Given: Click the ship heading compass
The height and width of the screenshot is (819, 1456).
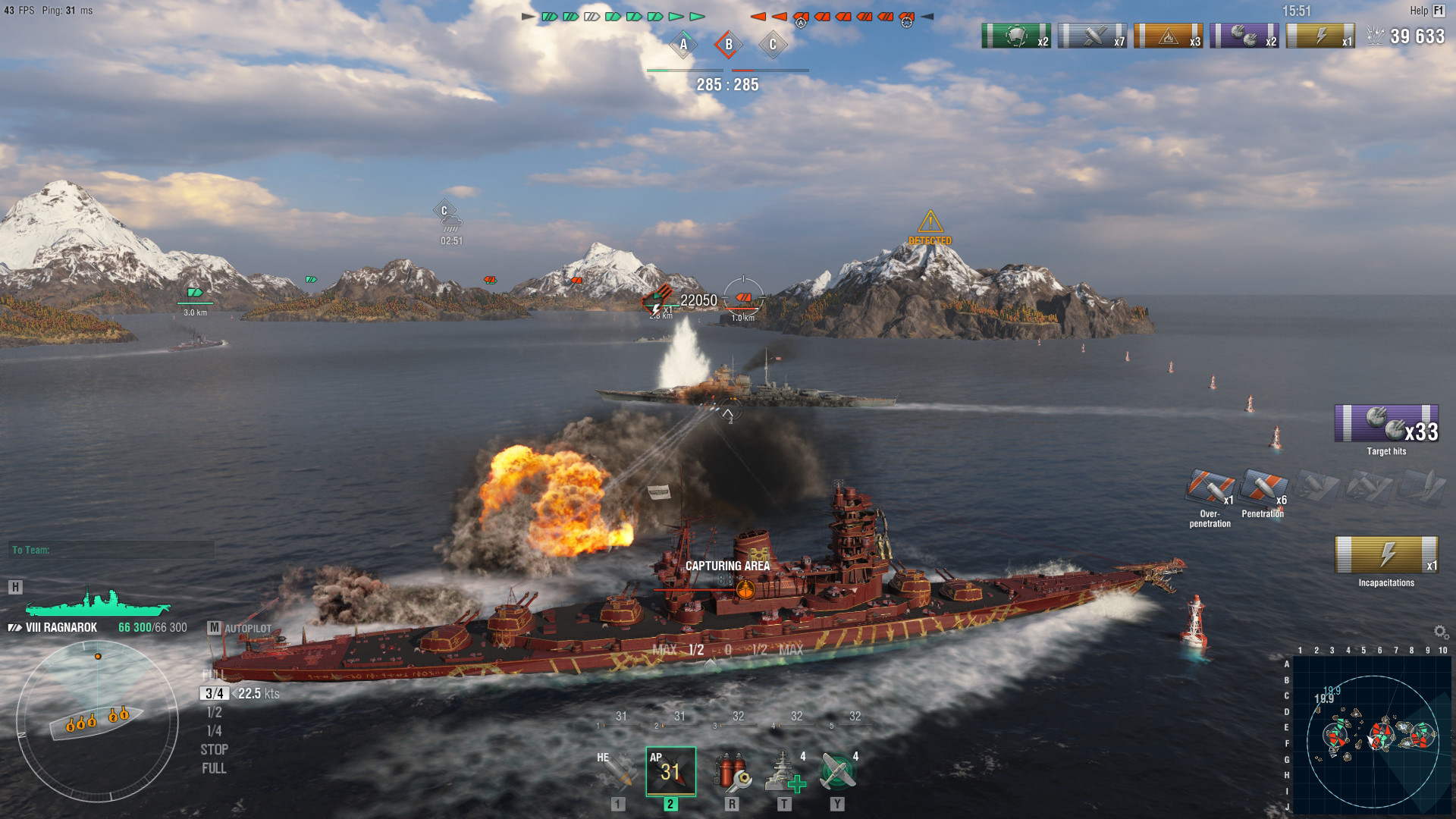Looking at the screenshot, I should (97, 716).
